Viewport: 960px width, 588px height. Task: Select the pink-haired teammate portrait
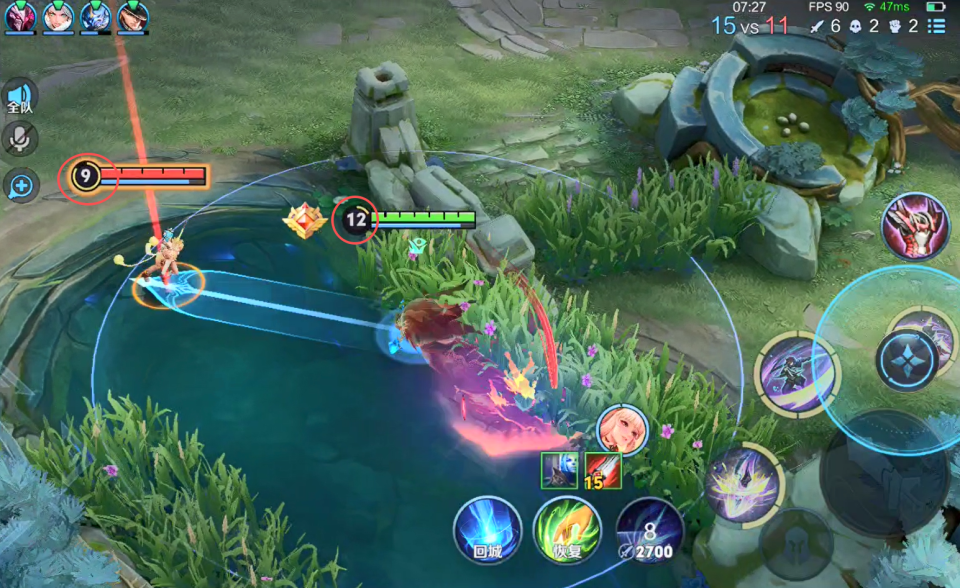[x=20, y=17]
